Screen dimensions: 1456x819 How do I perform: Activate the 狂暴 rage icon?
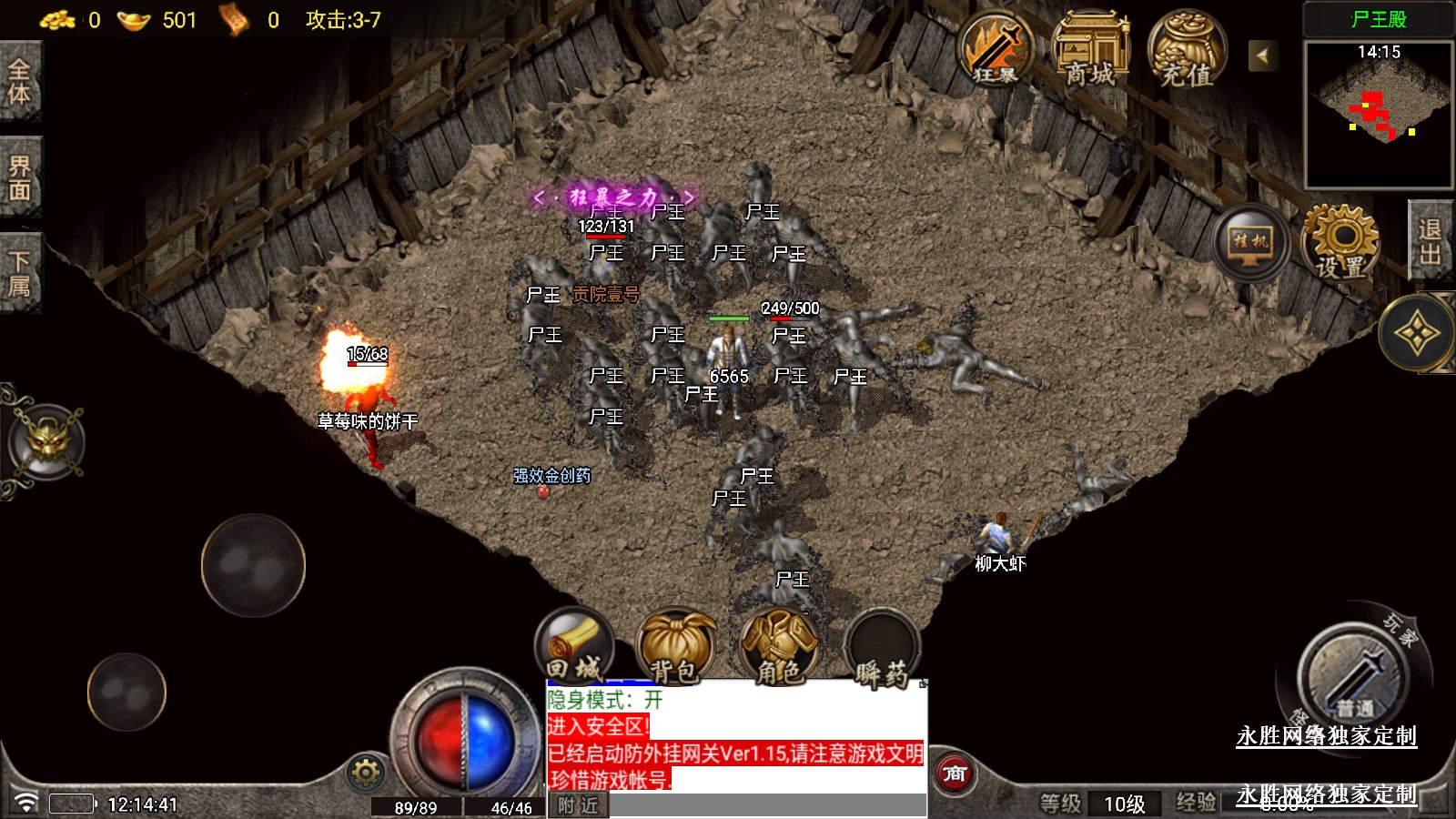(996, 51)
